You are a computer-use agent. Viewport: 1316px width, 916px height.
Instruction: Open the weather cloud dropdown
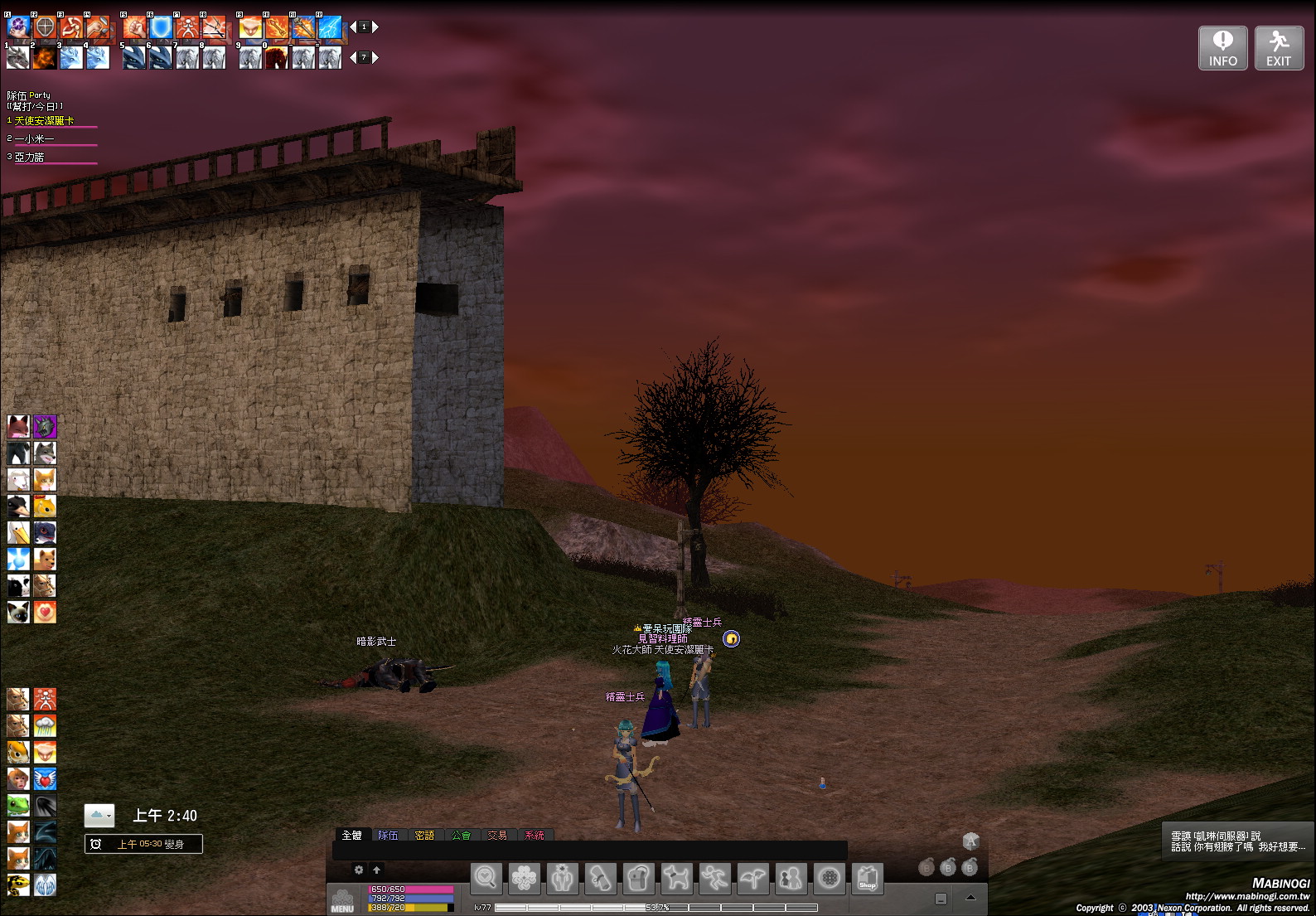coord(99,816)
